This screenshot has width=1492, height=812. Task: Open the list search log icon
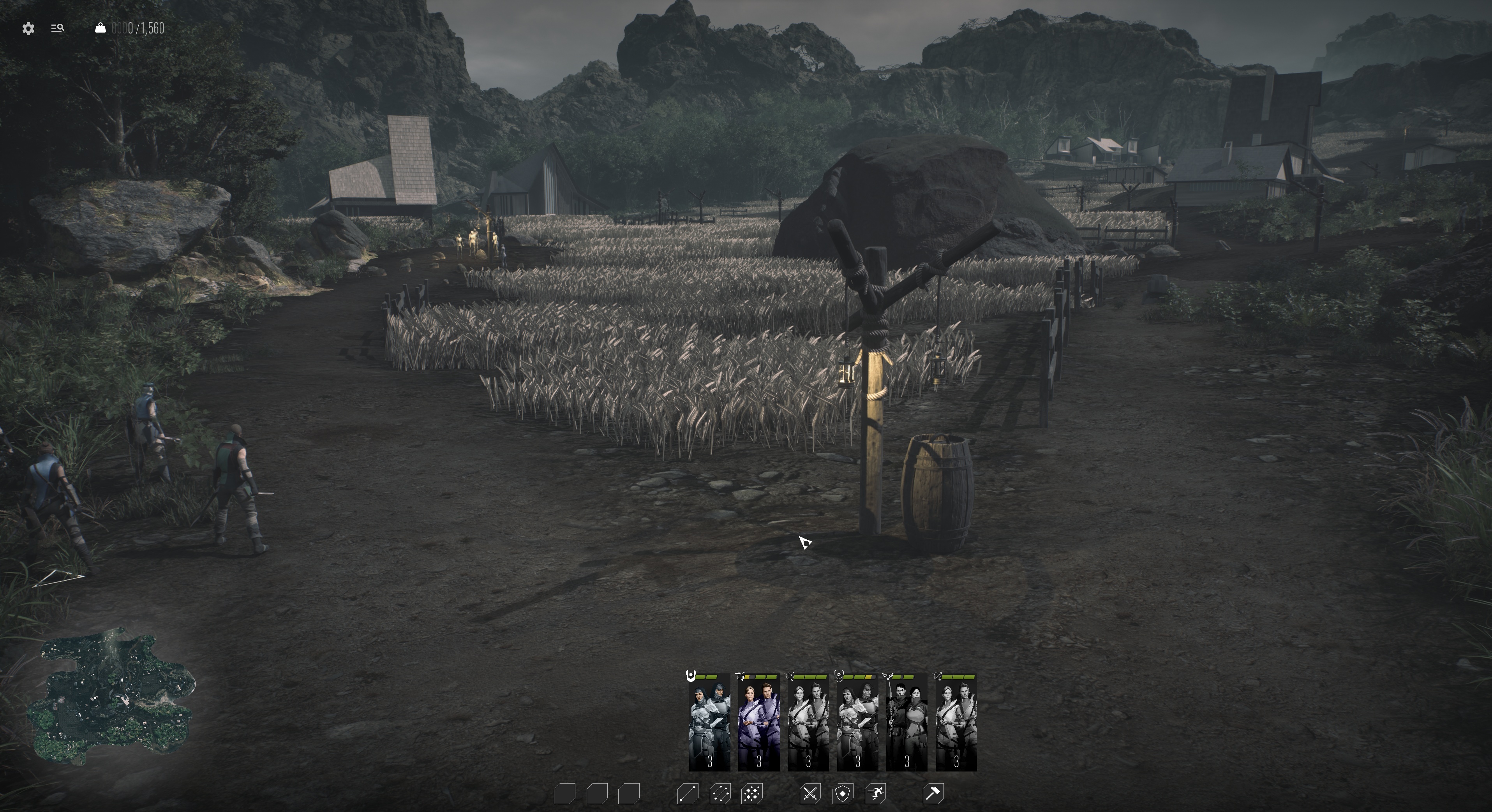[x=57, y=28]
